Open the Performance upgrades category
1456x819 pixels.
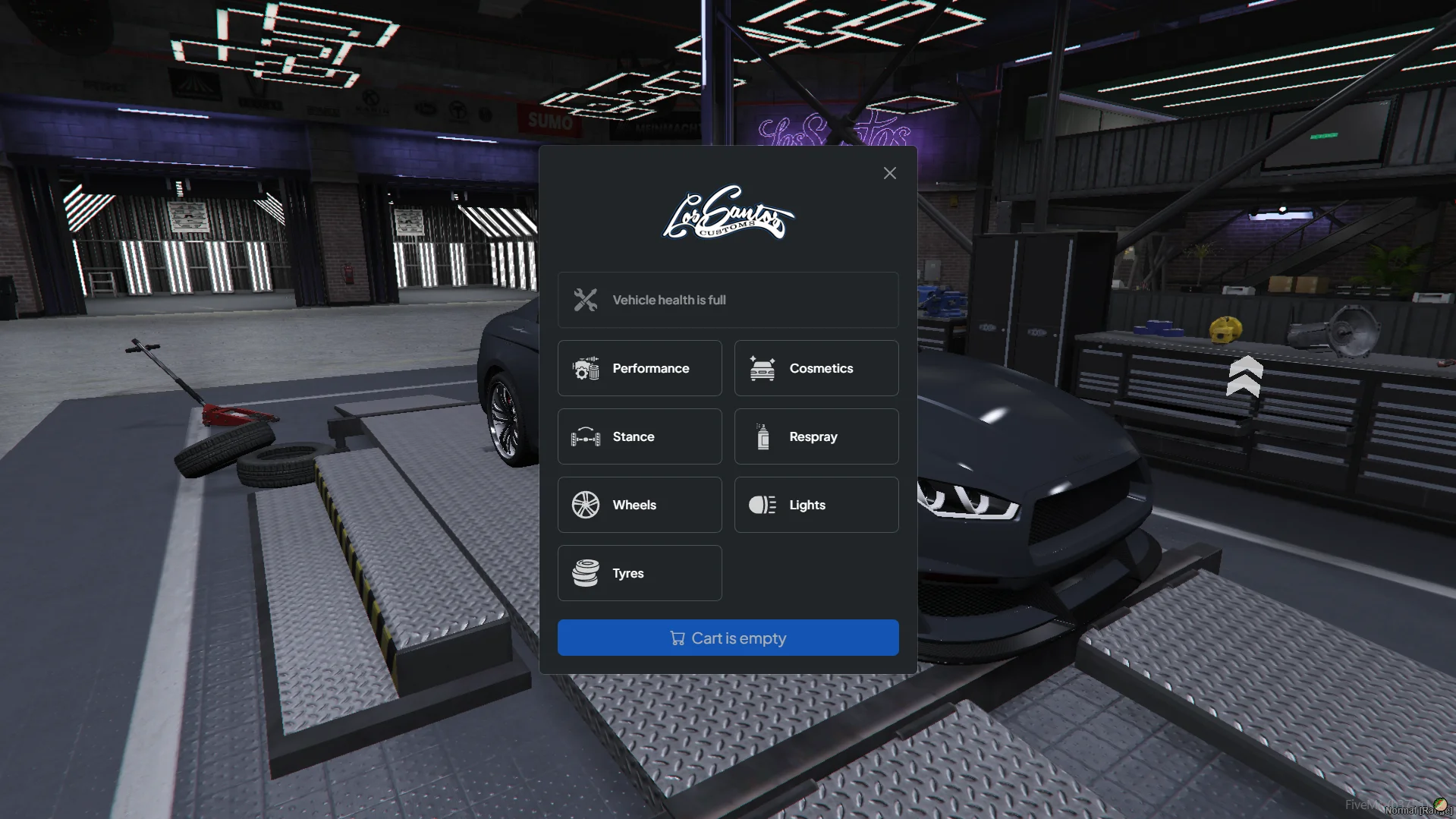click(639, 368)
